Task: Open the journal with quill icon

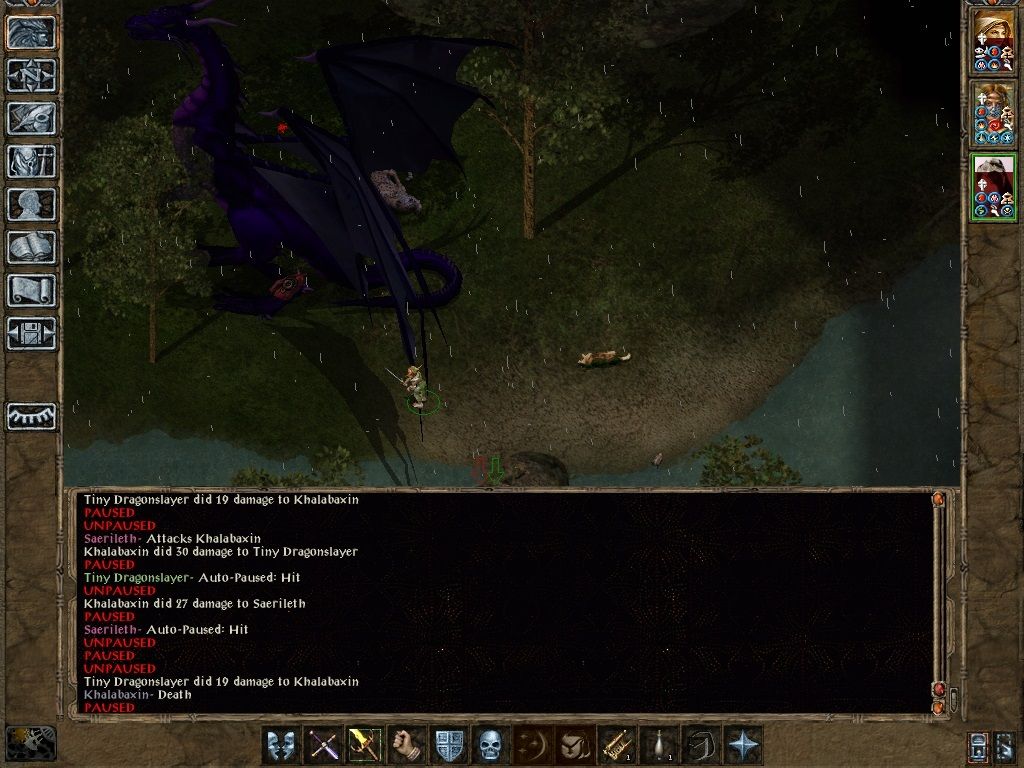Action: pos(31,118)
